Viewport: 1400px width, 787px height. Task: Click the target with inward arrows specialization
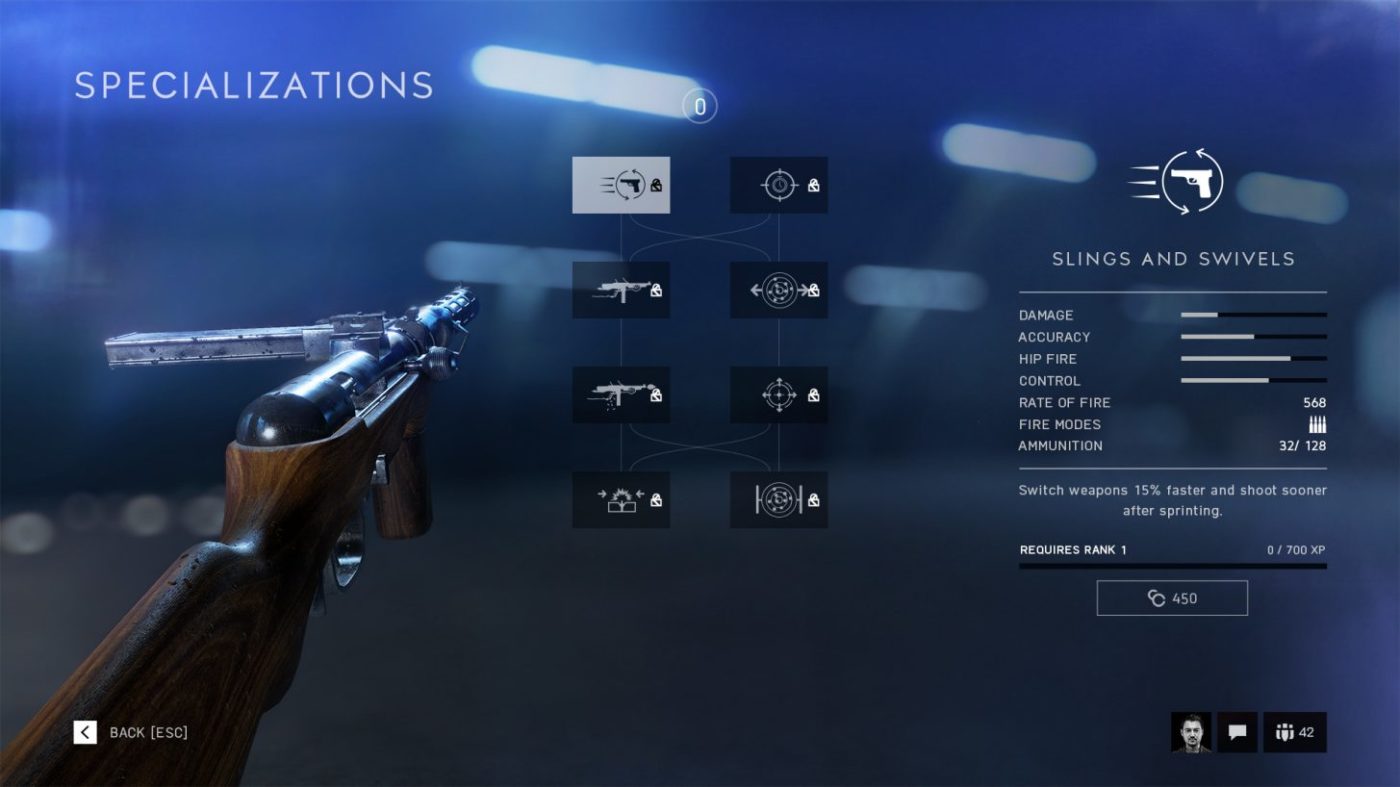pyautogui.click(x=778, y=289)
